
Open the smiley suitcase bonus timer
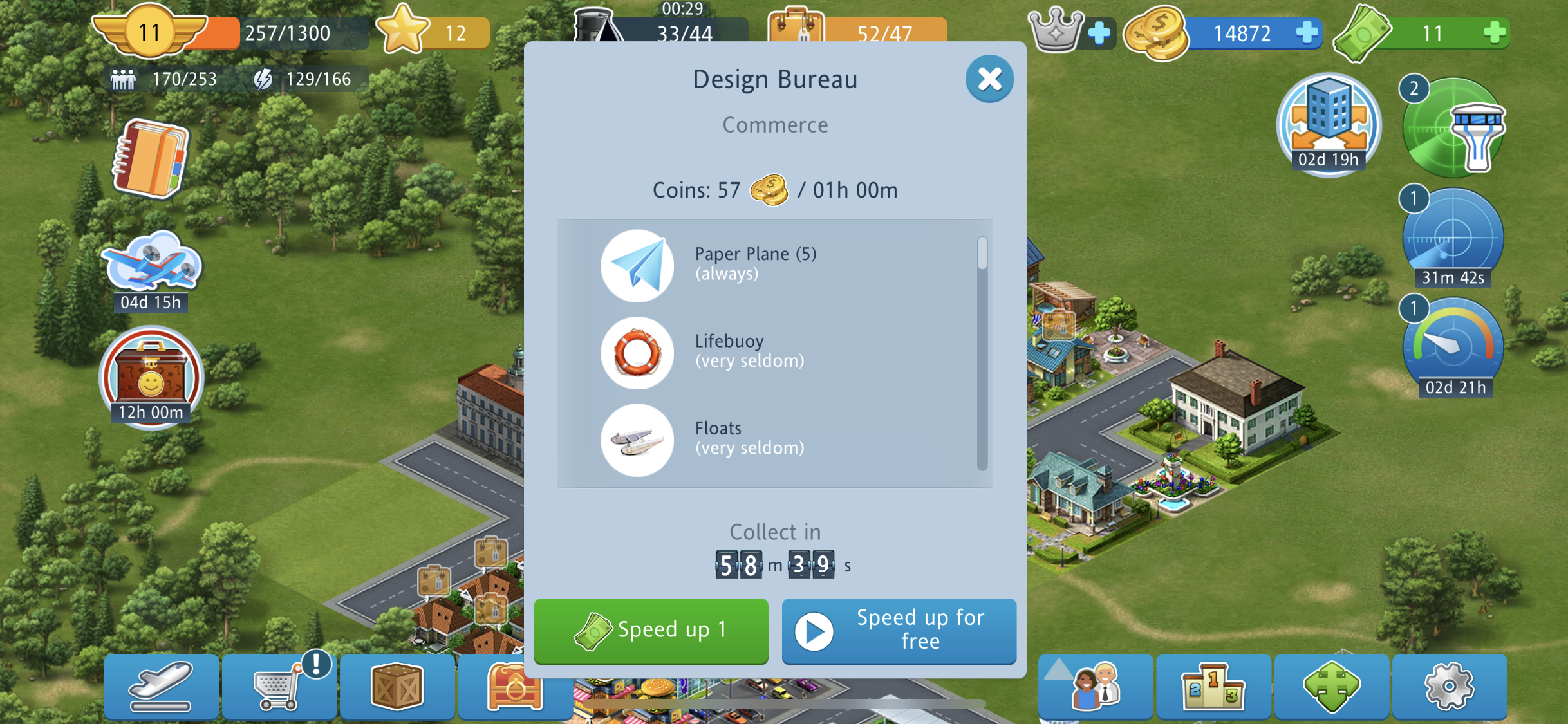(x=151, y=376)
